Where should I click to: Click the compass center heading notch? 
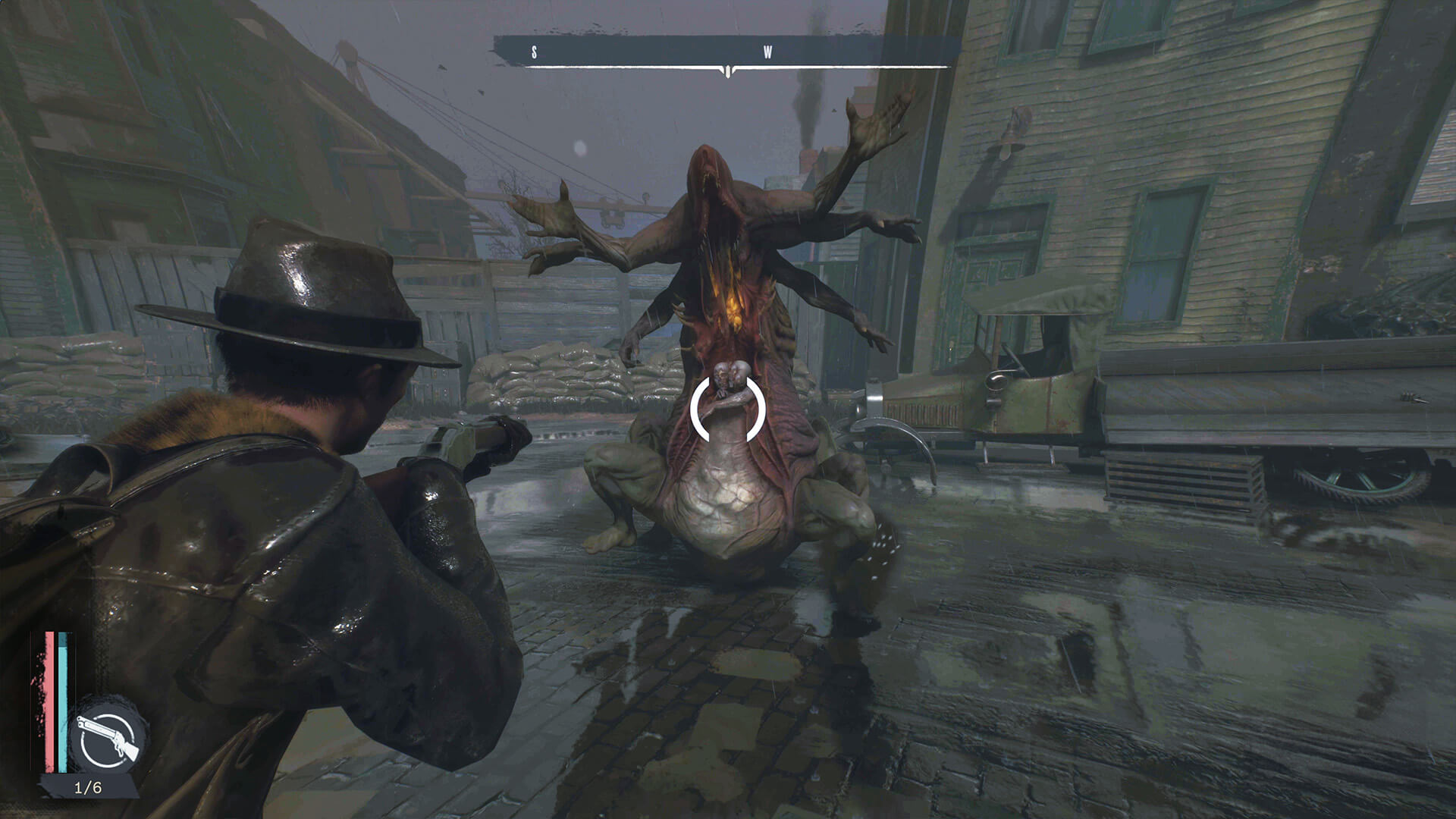(x=728, y=70)
